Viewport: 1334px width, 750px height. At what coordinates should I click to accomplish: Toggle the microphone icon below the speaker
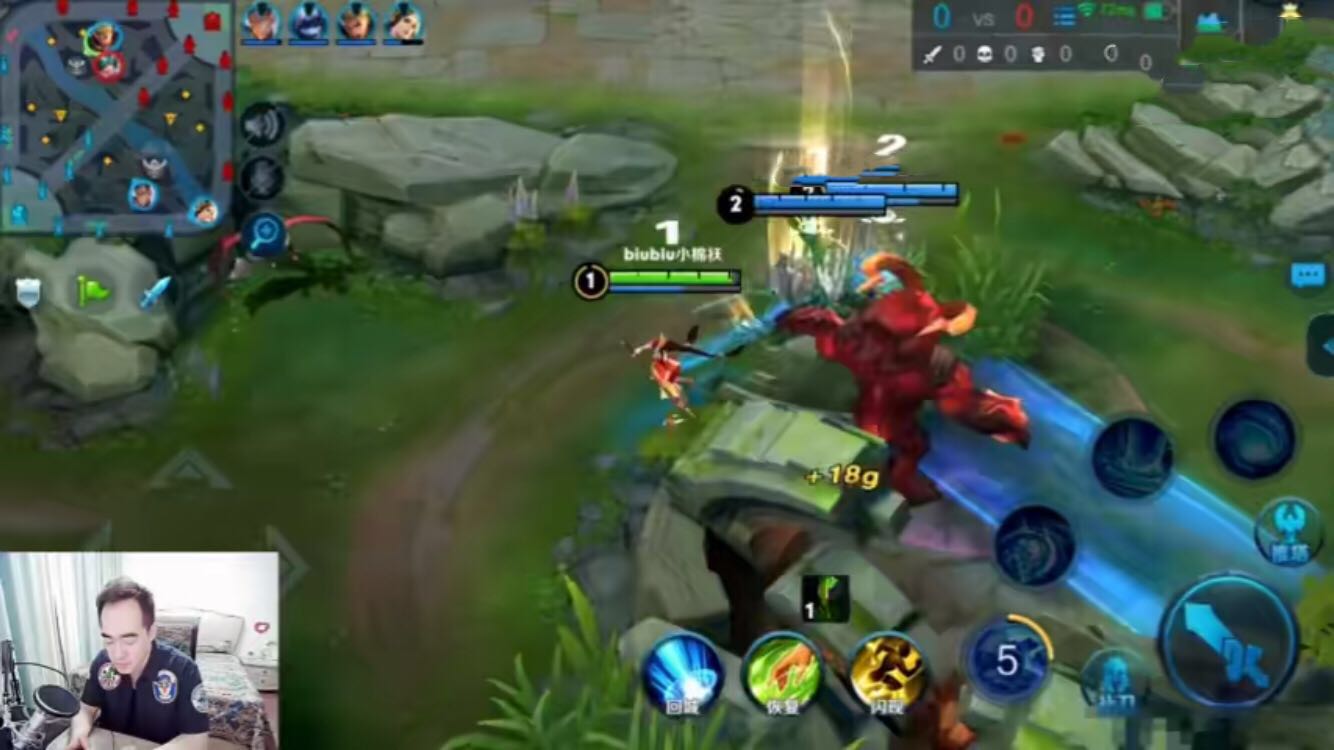tap(262, 178)
